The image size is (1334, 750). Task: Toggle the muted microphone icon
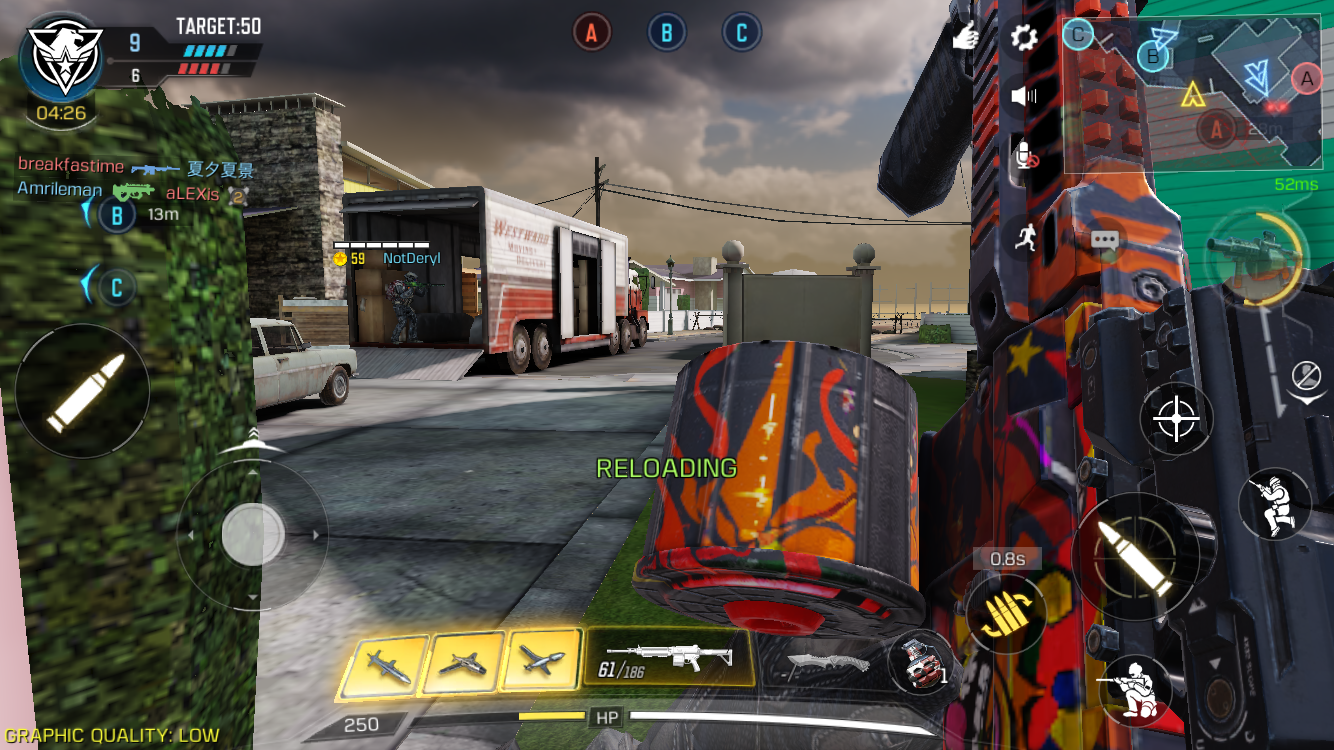pos(1023,156)
